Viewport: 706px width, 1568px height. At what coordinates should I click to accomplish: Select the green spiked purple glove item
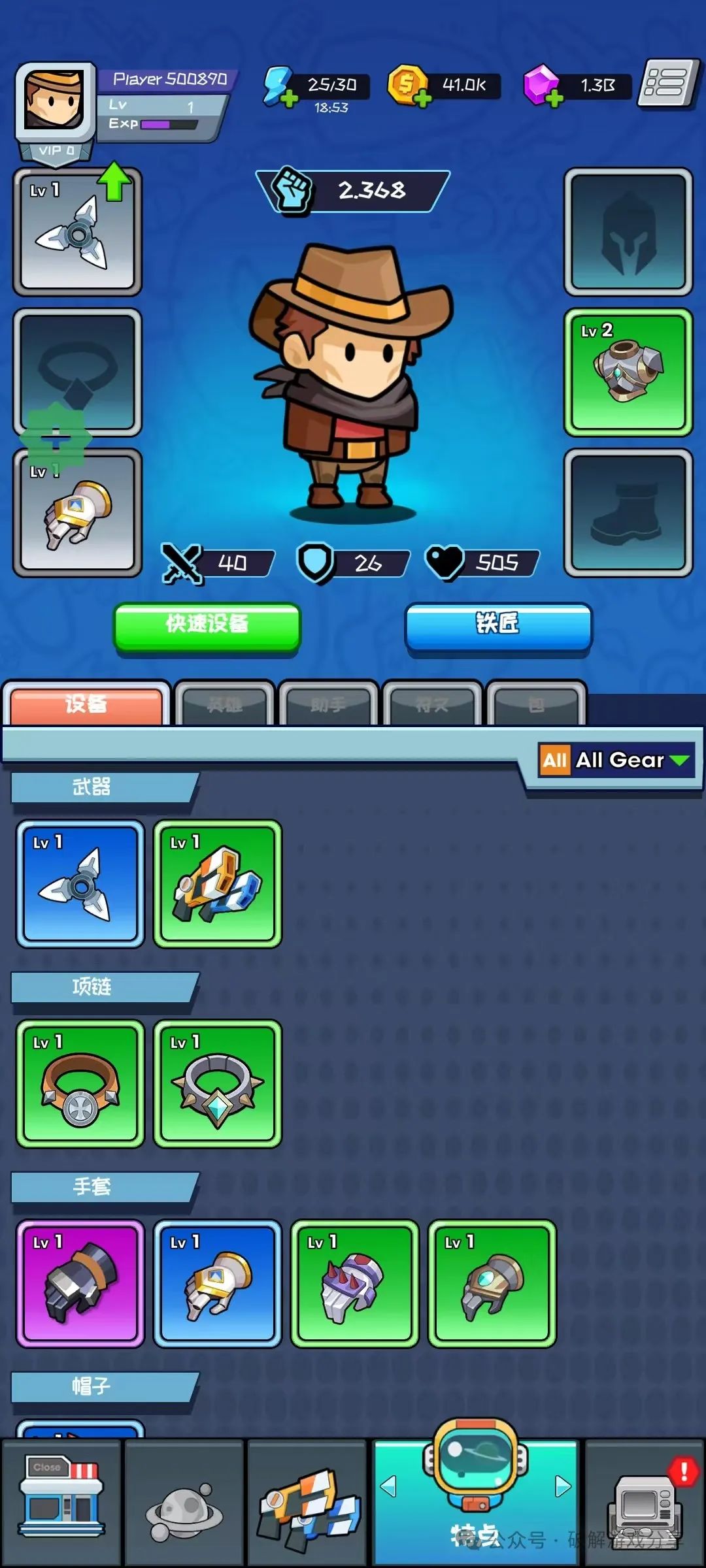(x=354, y=1283)
